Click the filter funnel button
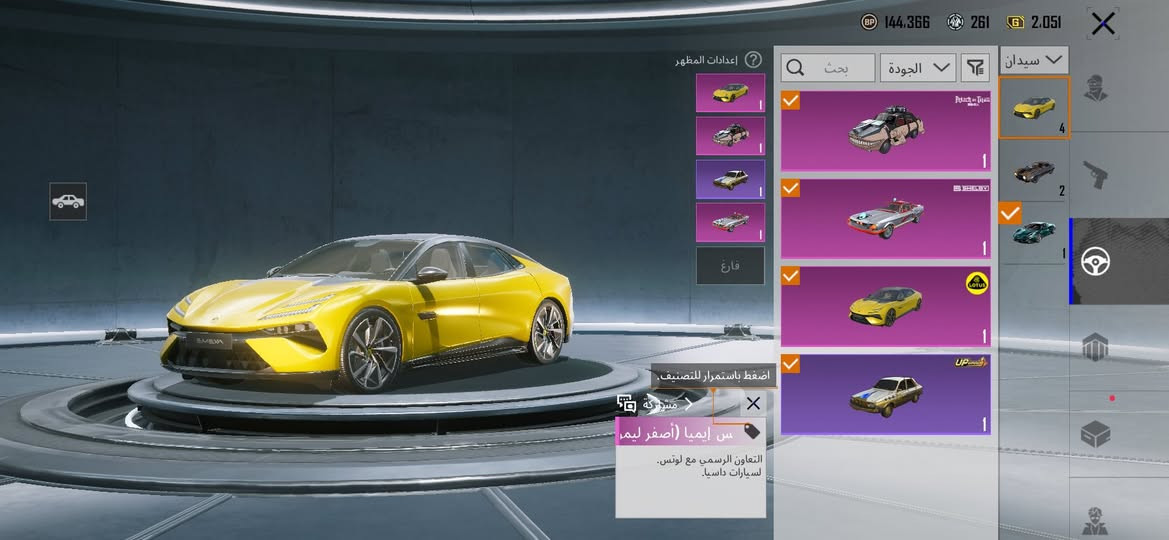1169x540 pixels. [974, 68]
